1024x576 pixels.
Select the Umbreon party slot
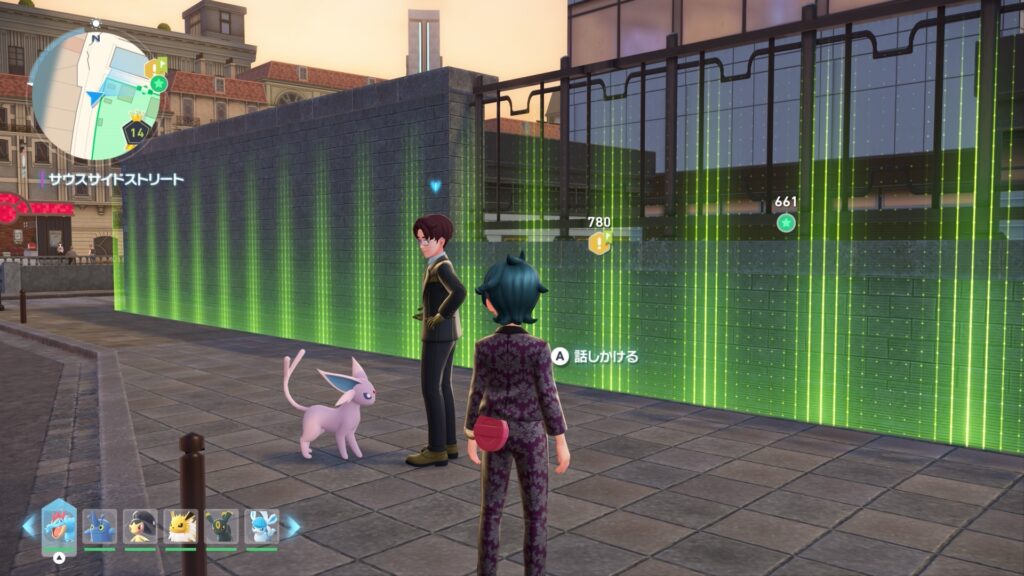tap(221, 526)
